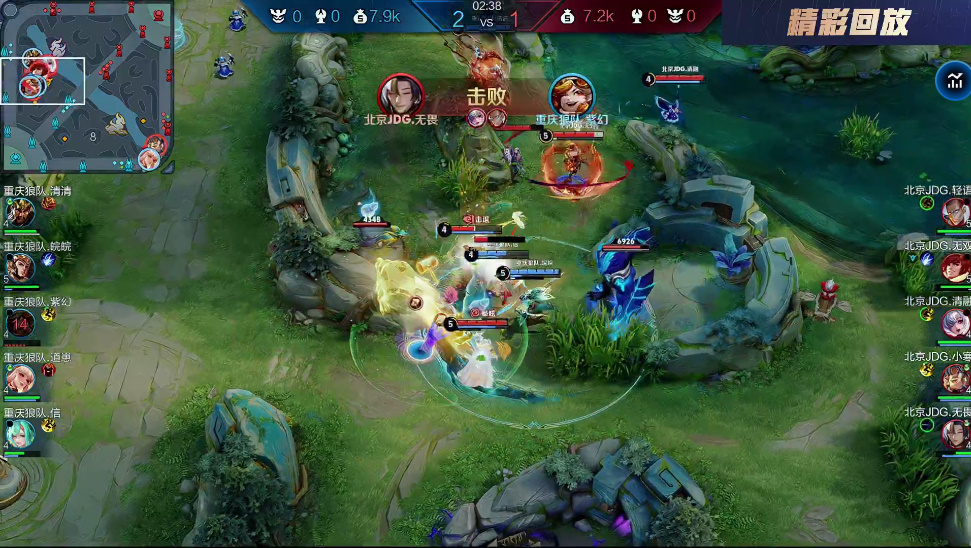This screenshot has height=548, width=971.
Task: Select 北京JDG.轻语 hero portrait
Action: 955,212
